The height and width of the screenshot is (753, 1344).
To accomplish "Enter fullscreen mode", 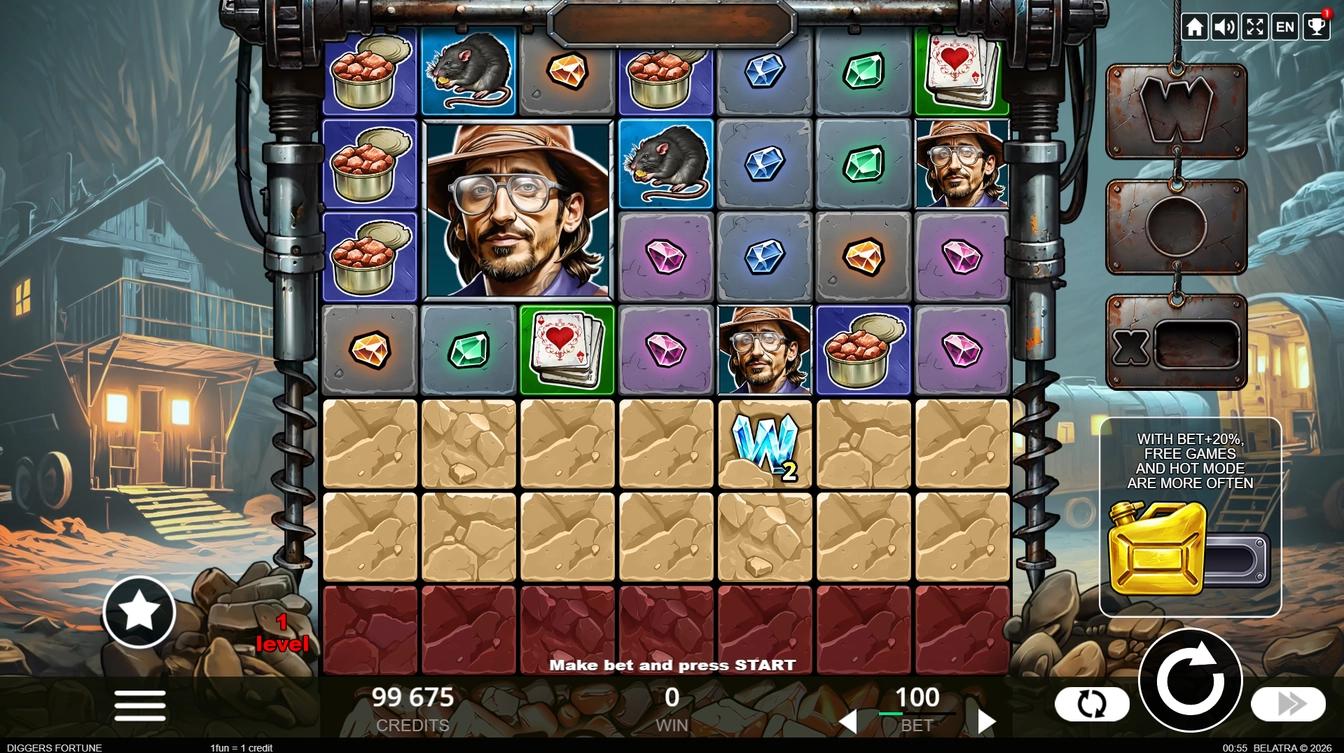I will 1254,26.
